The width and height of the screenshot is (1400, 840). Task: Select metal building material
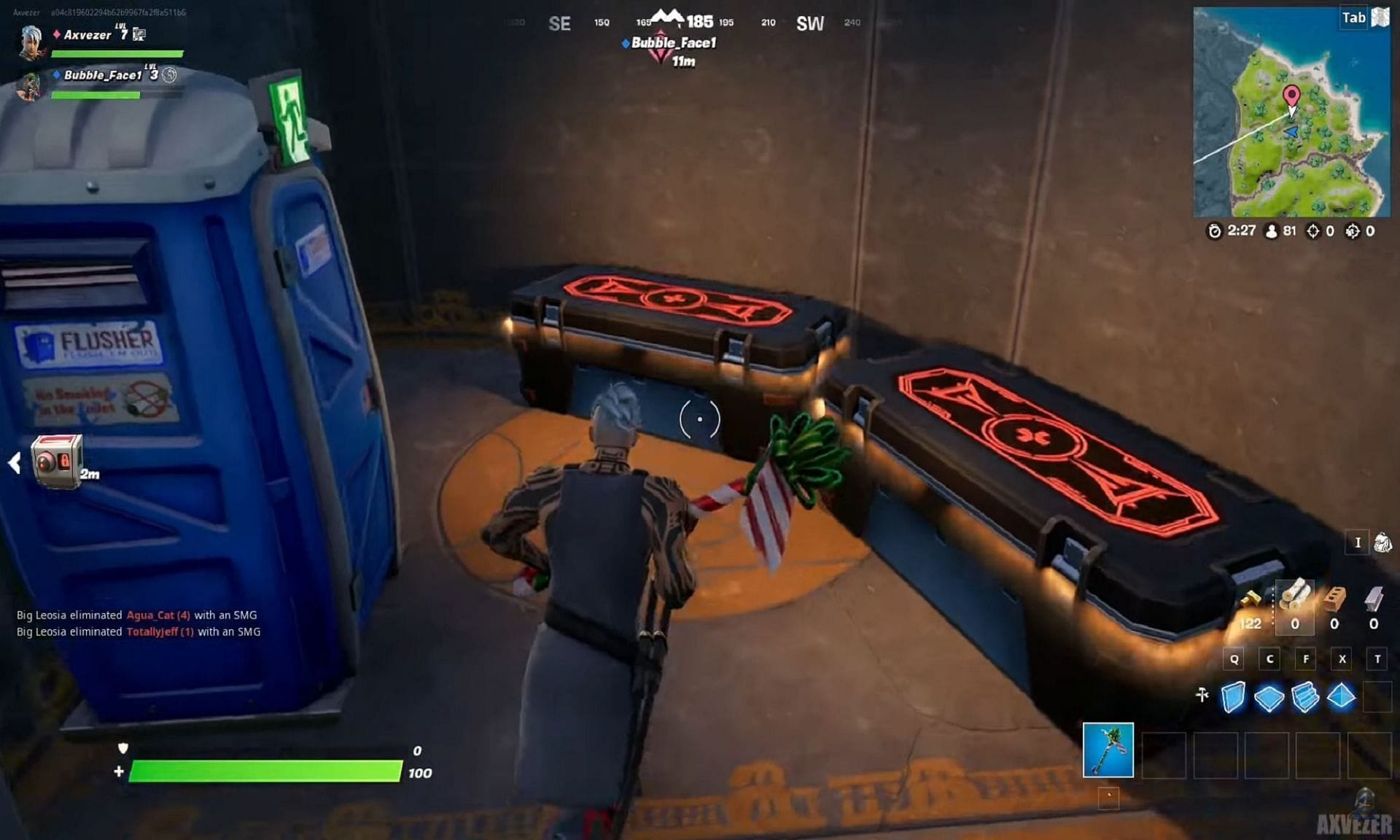[x=1373, y=599]
